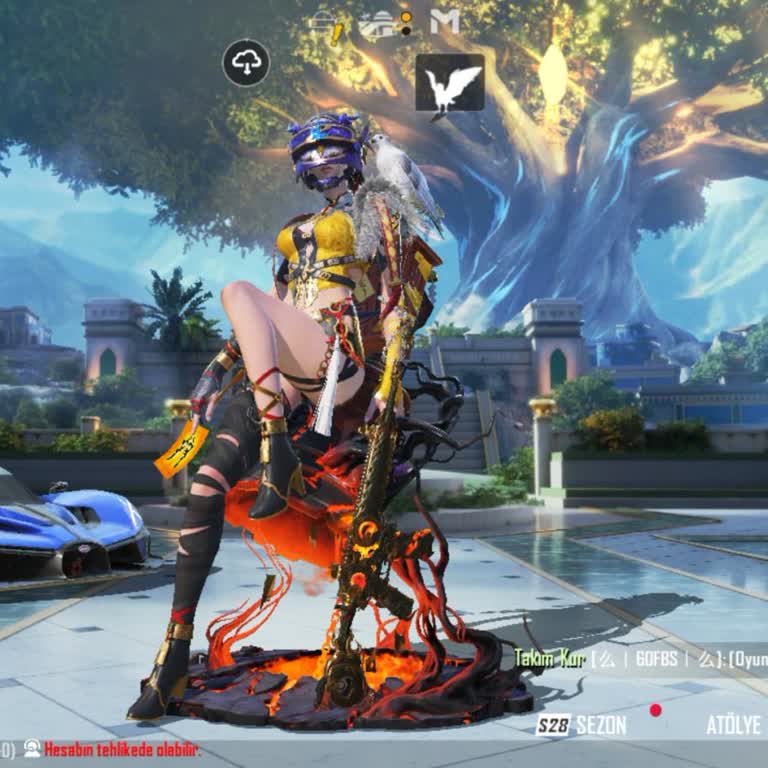The width and height of the screenshot is (768, 768).
Task: Open the Takım Kur chat message
Action: (x=640, y=658)
